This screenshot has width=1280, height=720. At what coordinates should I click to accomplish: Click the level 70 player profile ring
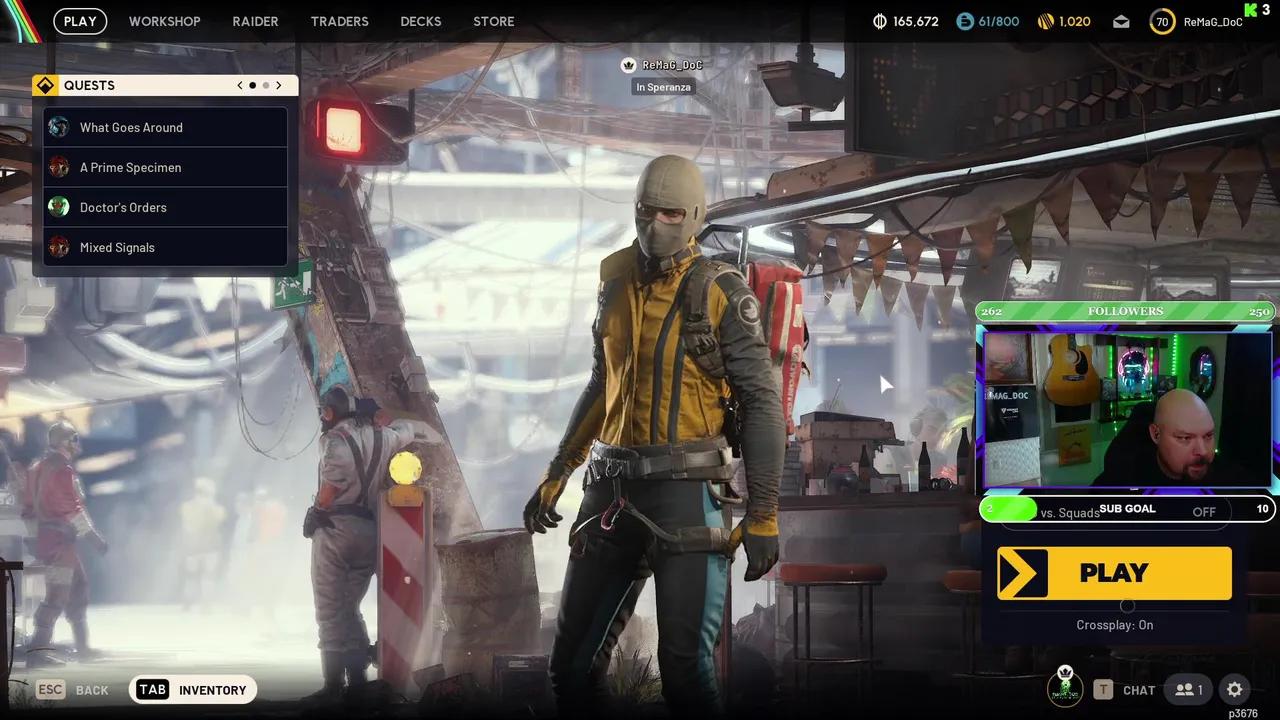[x=1162, y=21]
